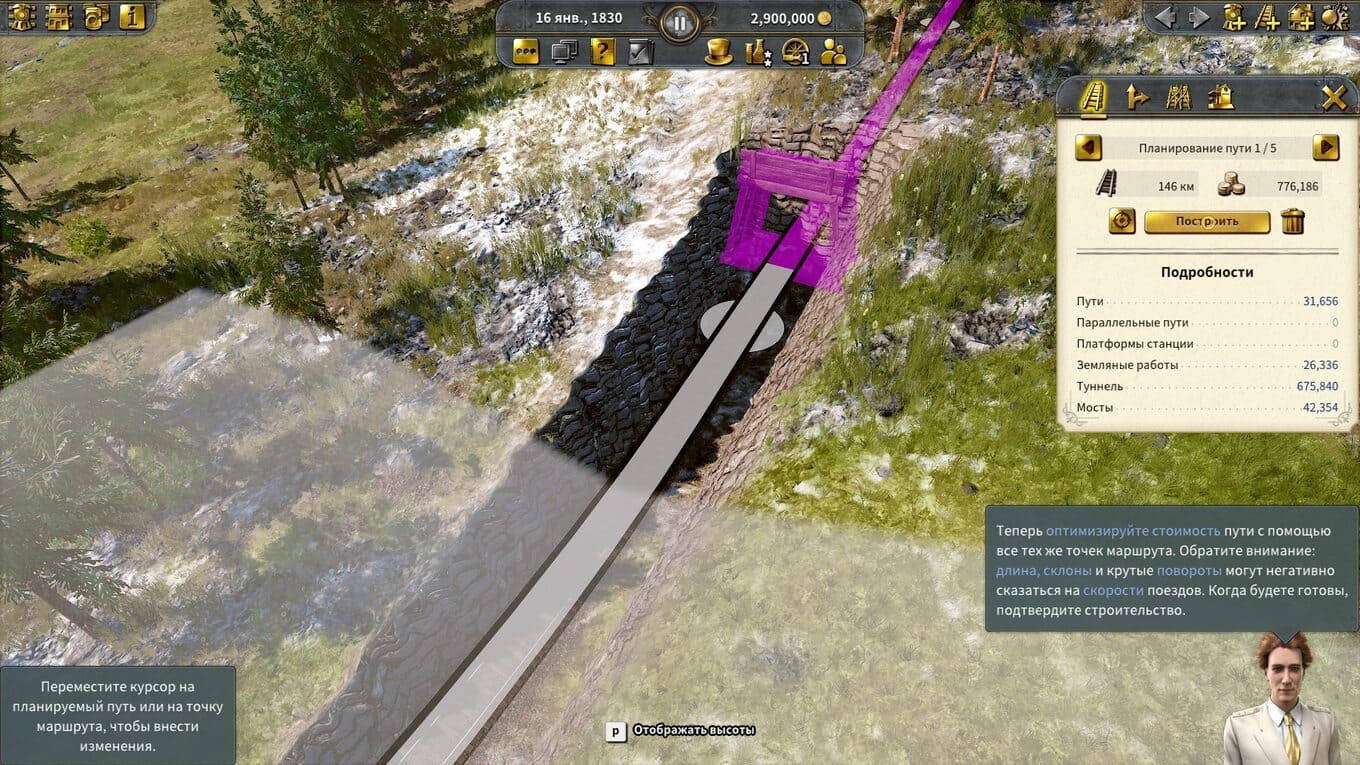1360x765 pixels.
Task: Switch to the track-laying tab
Action: click(1094, 97)
